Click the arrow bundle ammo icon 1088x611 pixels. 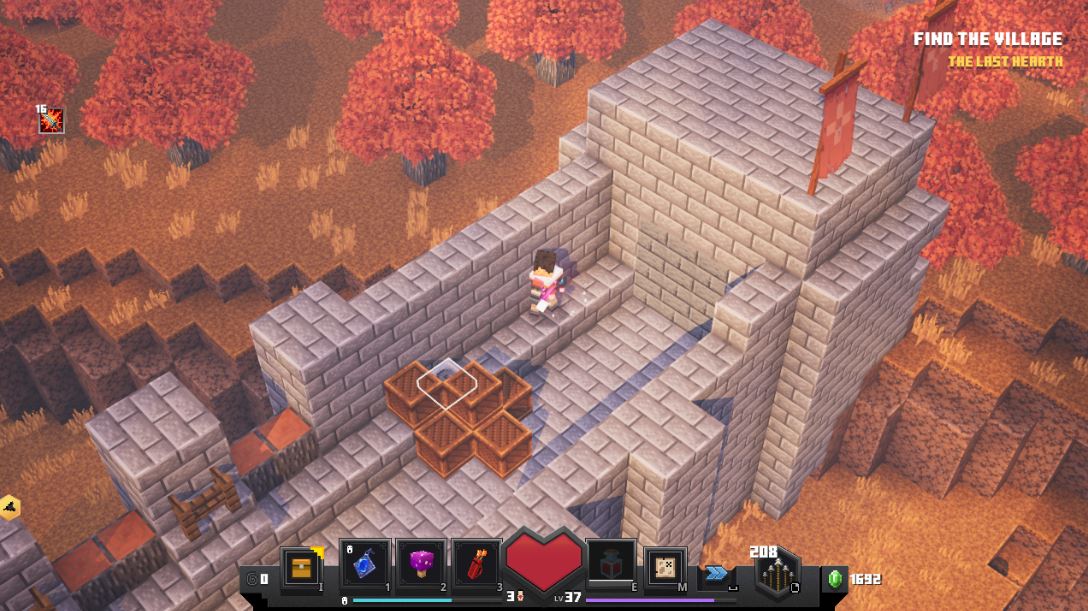(x=776, y=575)
